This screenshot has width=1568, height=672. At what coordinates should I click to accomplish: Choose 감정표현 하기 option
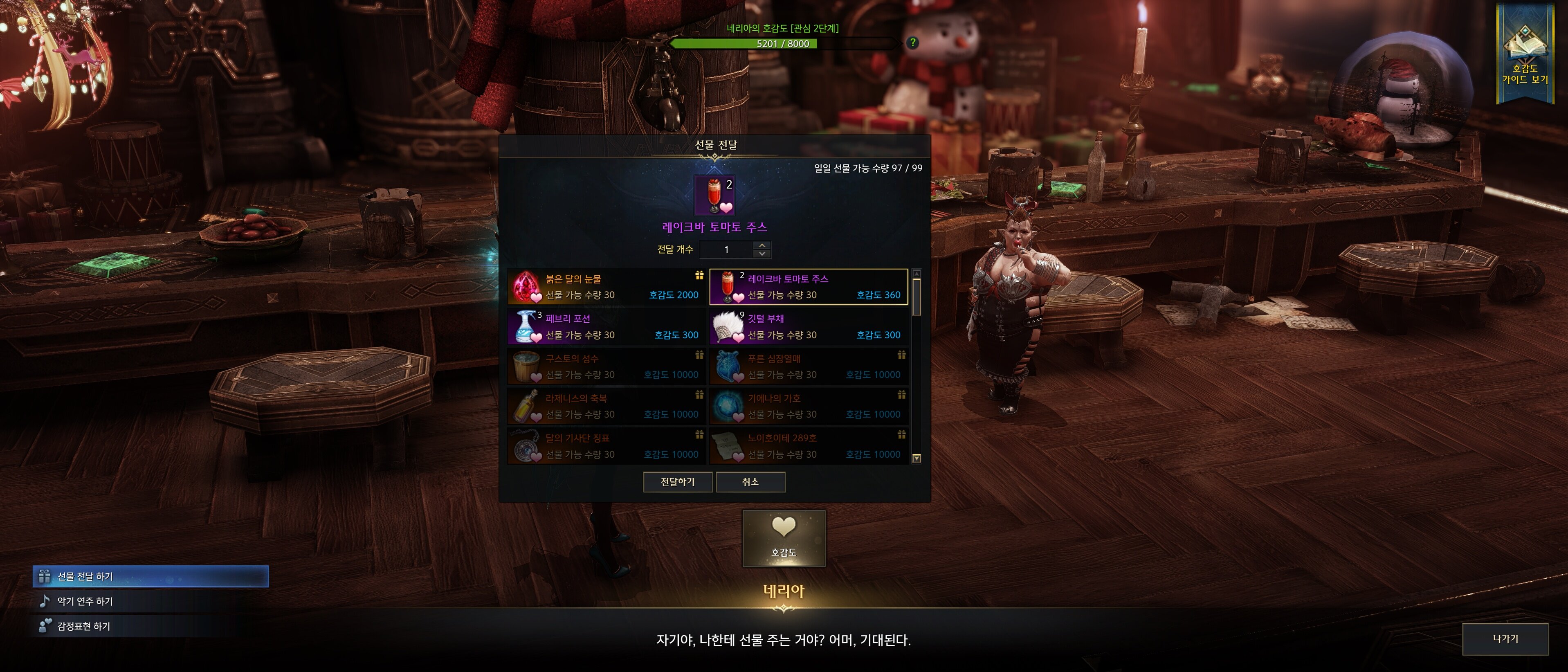click(84, 626)
